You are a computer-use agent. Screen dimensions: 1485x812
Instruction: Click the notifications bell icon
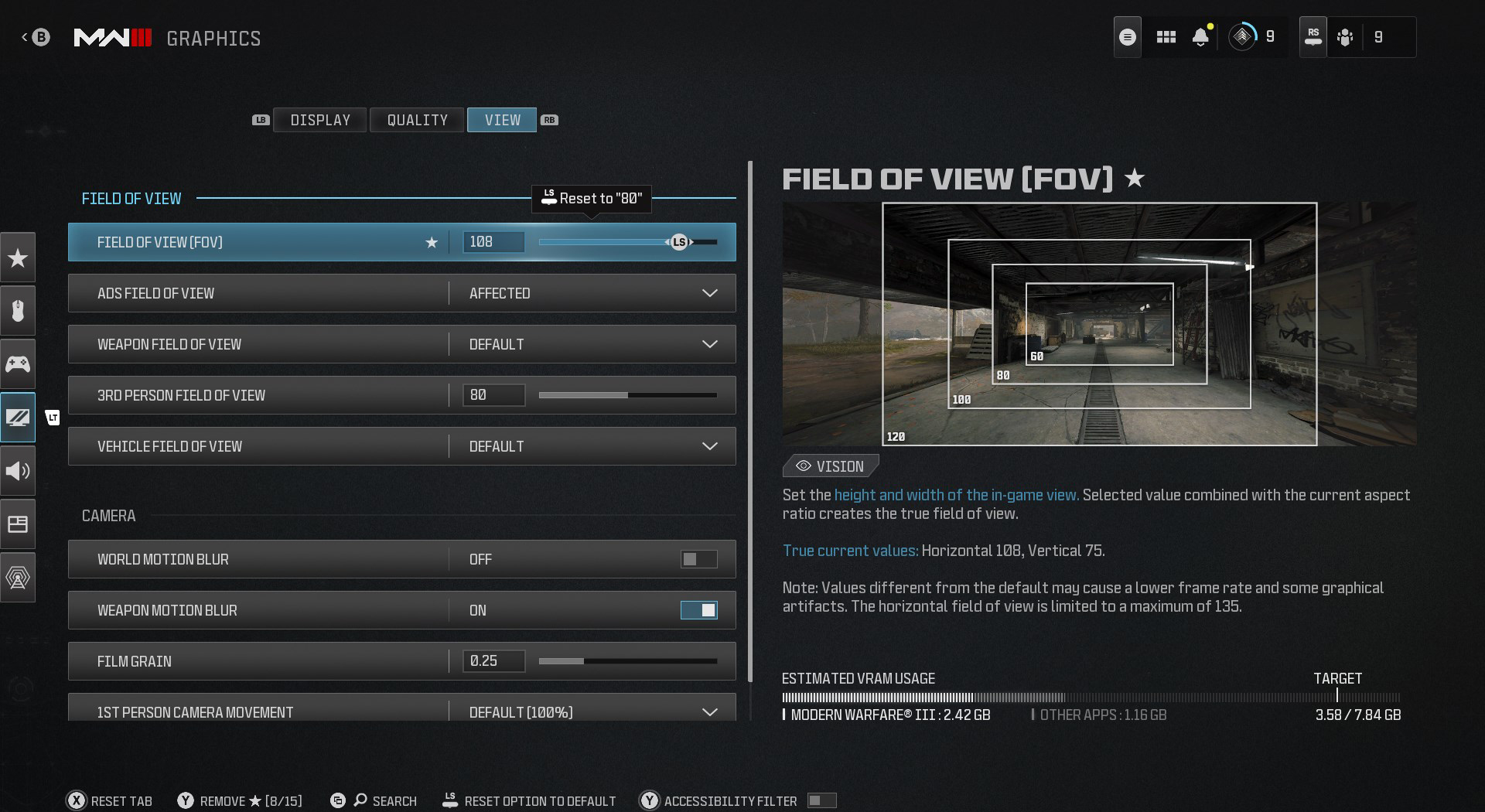coord(1200,36)
